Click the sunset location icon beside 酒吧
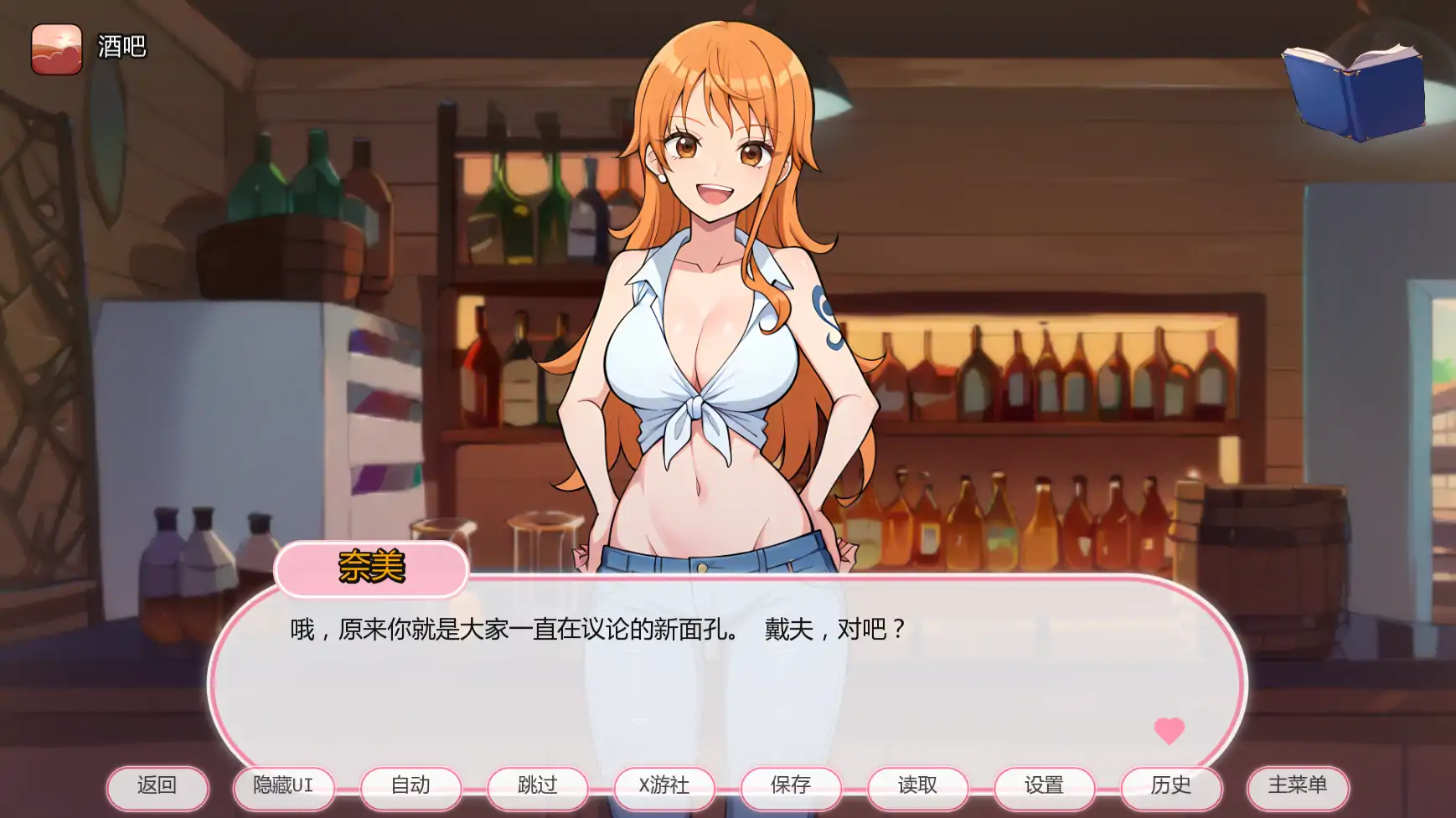This screenshot has width=1456, height=818. click(57, 49)
